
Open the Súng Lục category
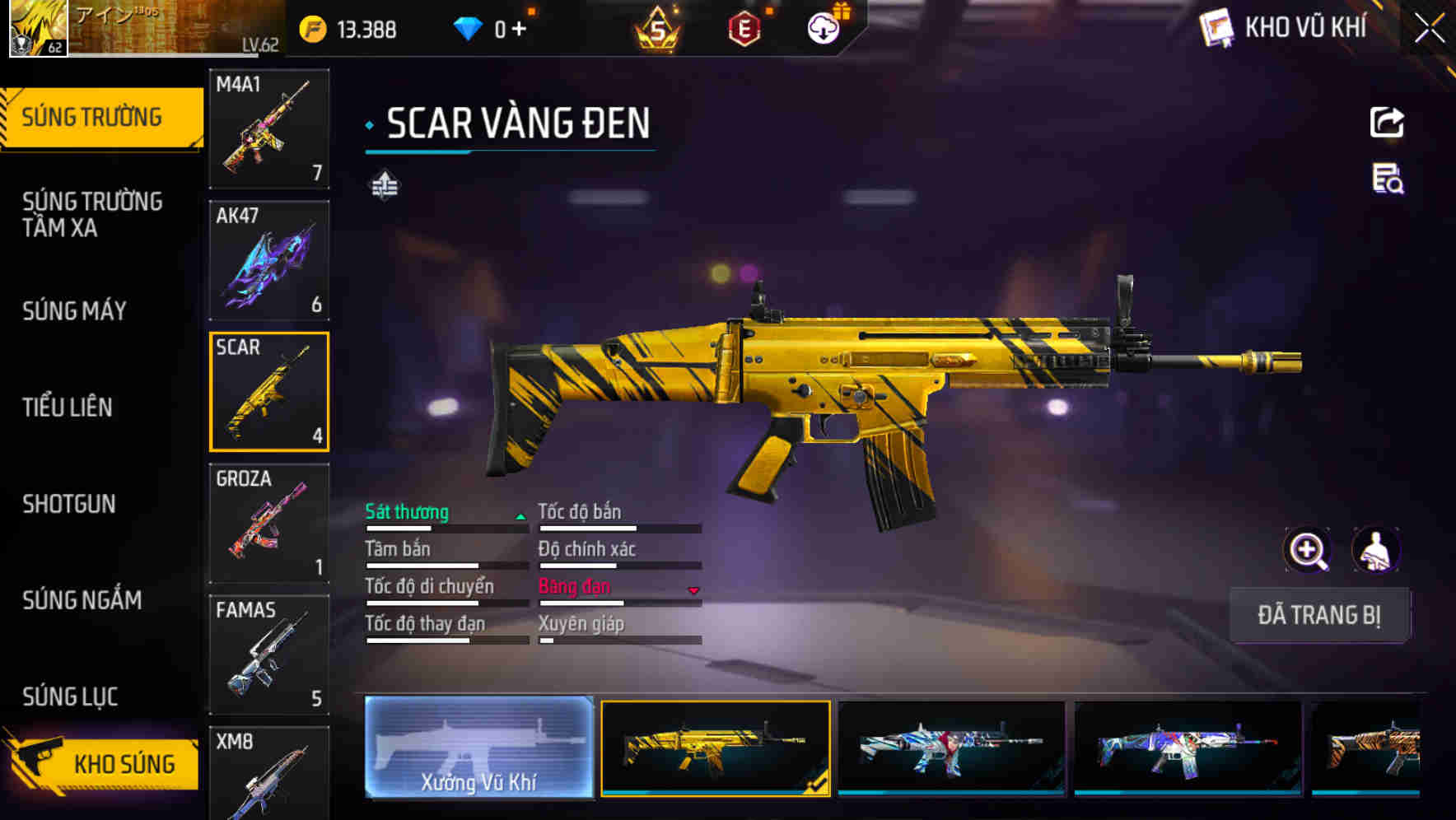pos(70,697)
